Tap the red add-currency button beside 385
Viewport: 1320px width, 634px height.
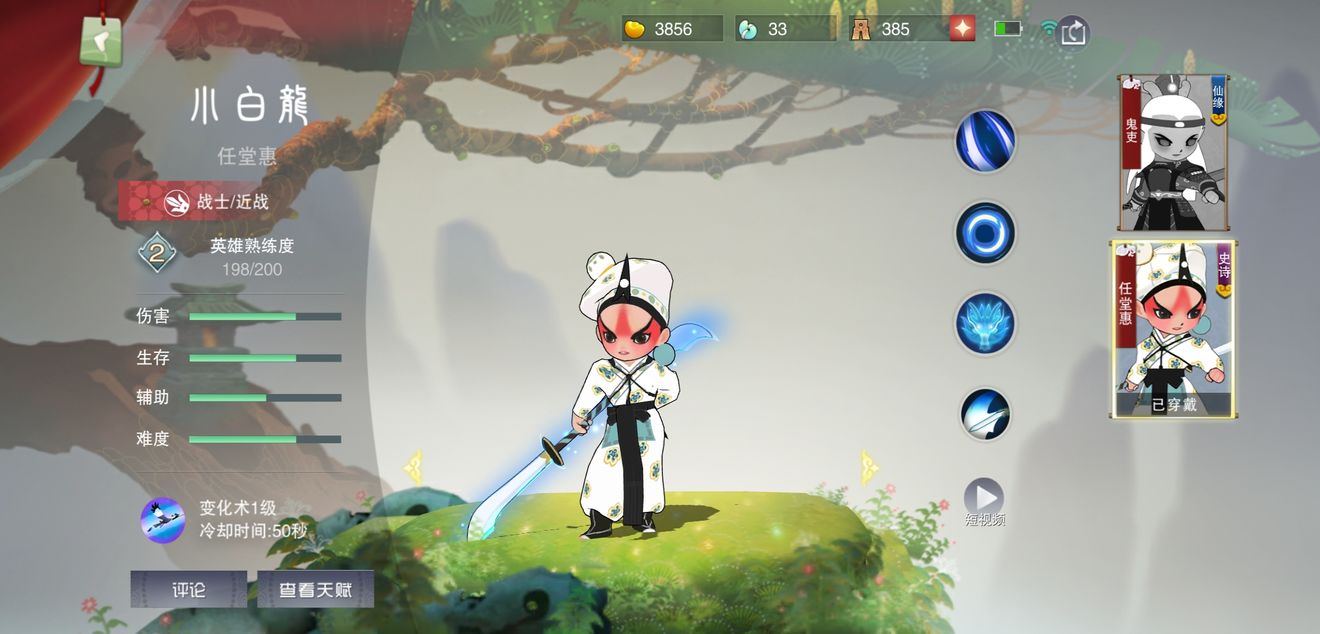(962, 29)
